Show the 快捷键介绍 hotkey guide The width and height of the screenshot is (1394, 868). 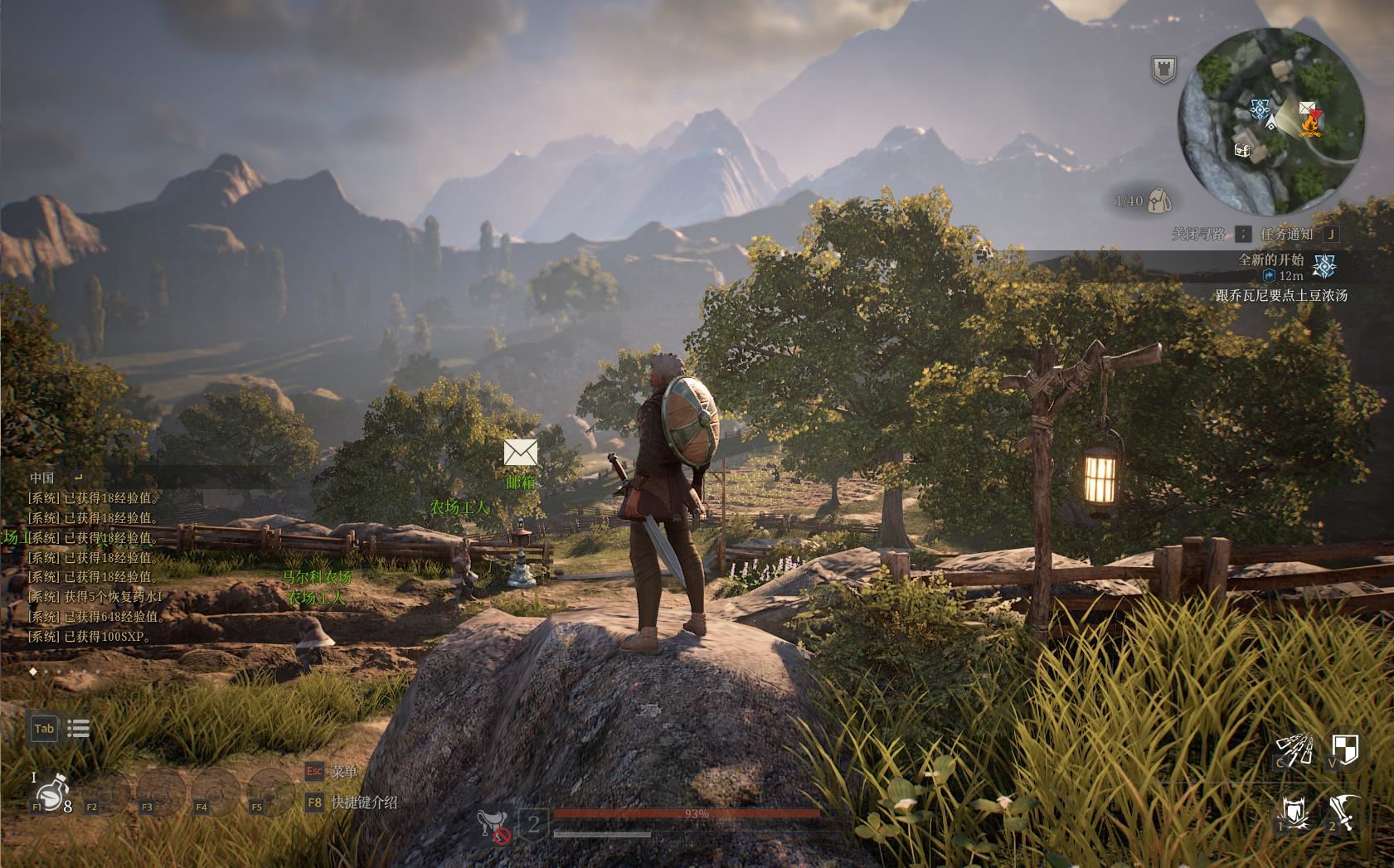tap(363, 803)
